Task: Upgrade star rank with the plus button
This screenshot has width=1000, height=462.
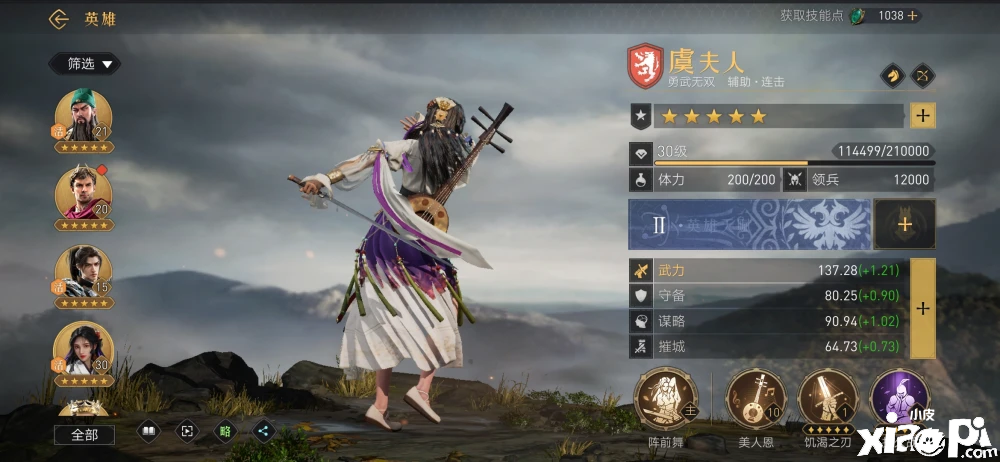Action: 922,116
